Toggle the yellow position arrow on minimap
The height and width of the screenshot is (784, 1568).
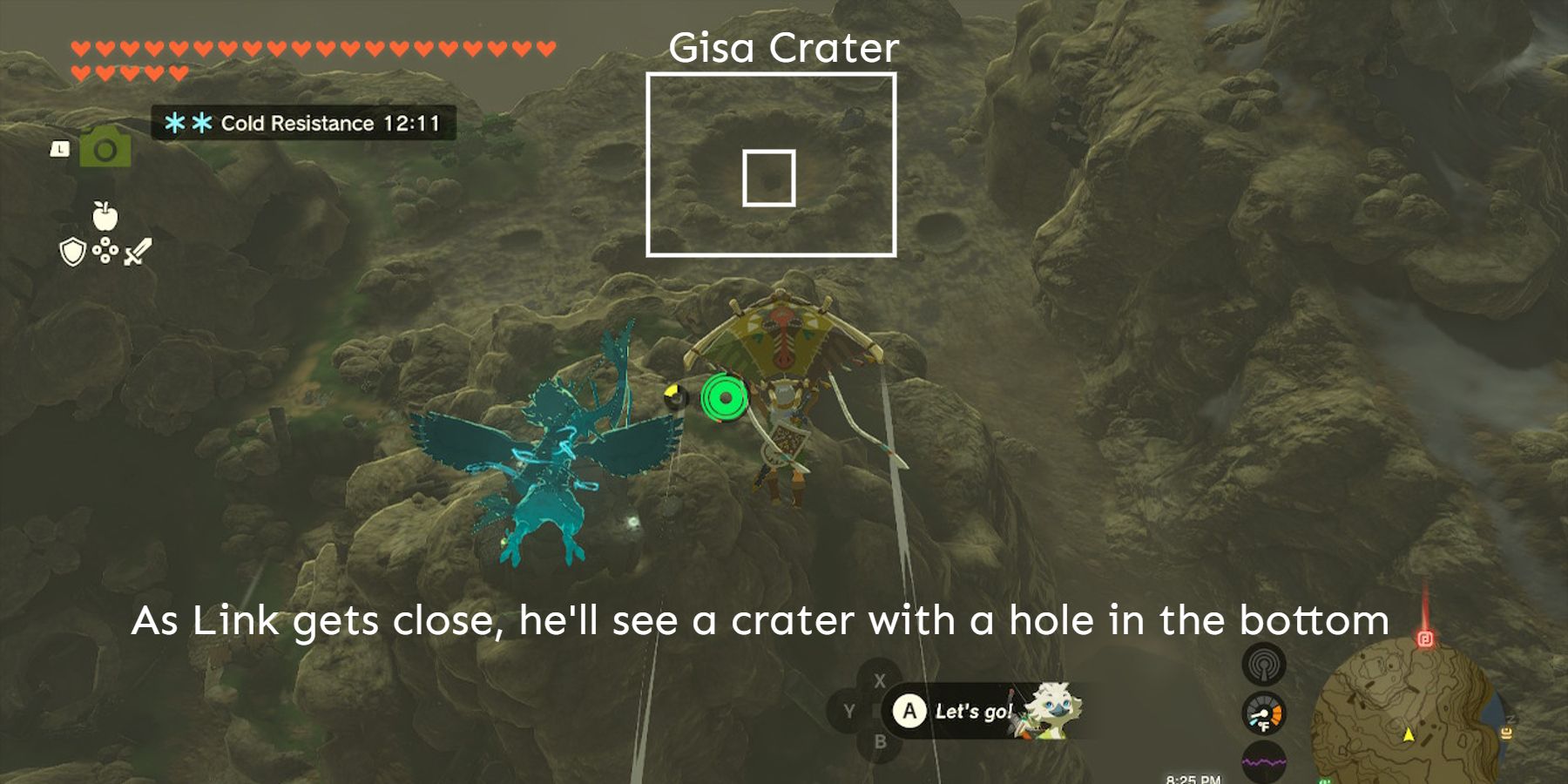[x=1409, y=734]
